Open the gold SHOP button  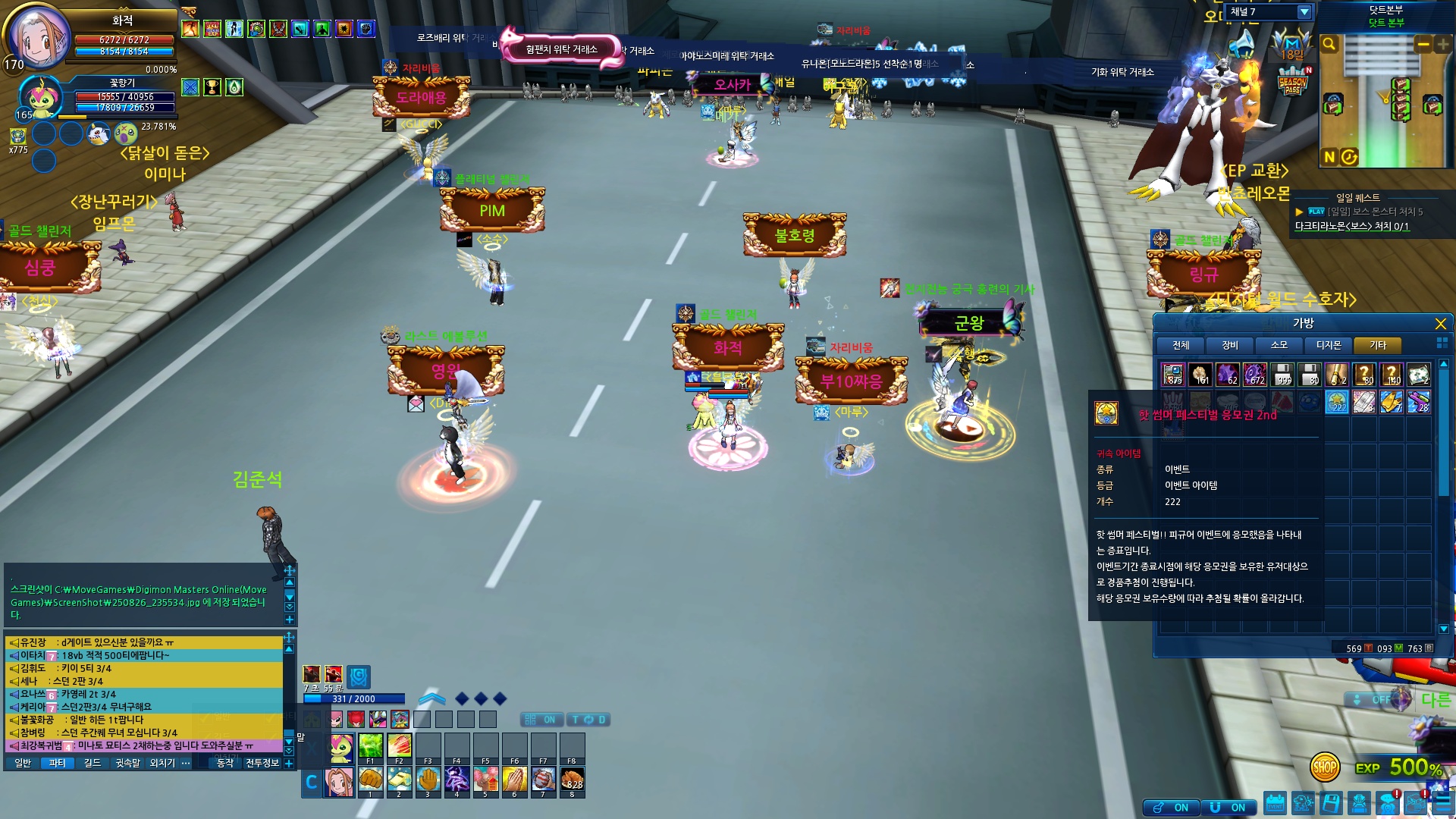point(1325,767)
